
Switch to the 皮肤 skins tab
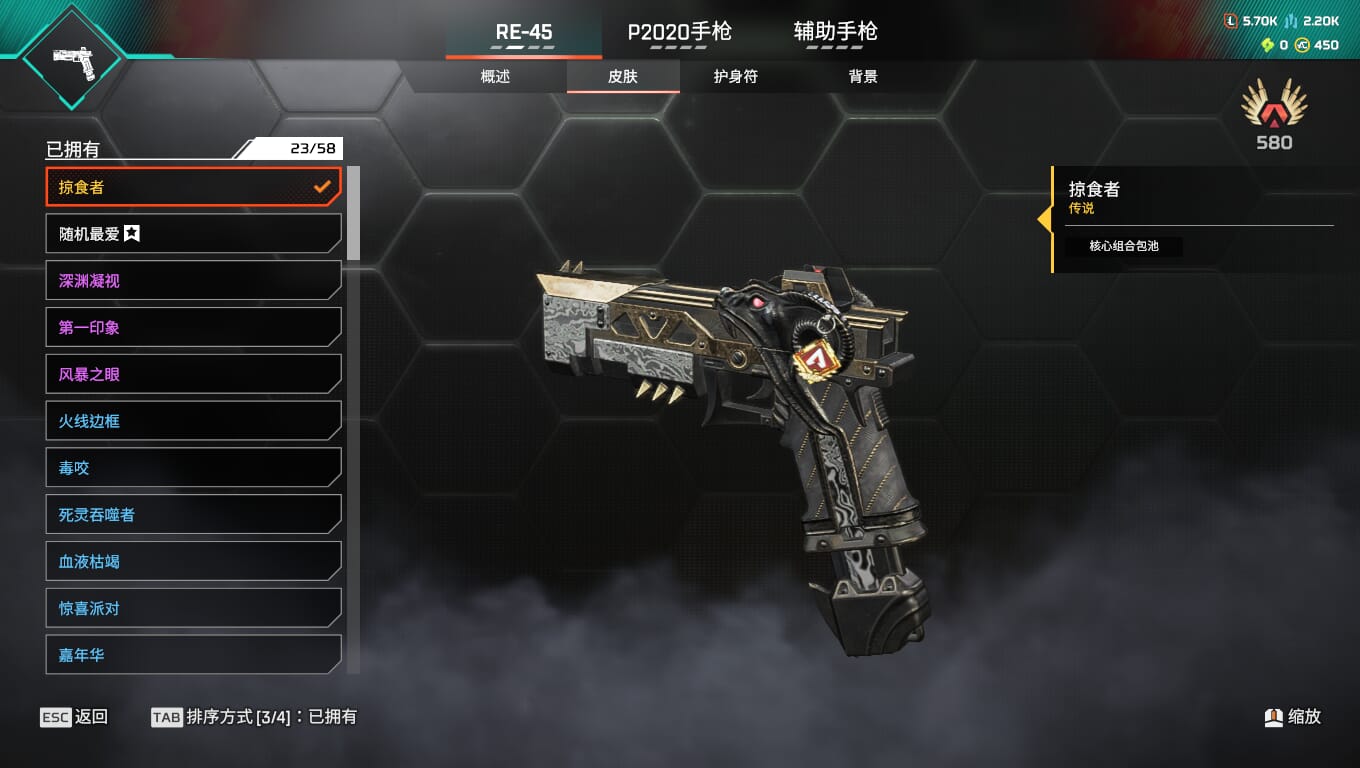623,77
